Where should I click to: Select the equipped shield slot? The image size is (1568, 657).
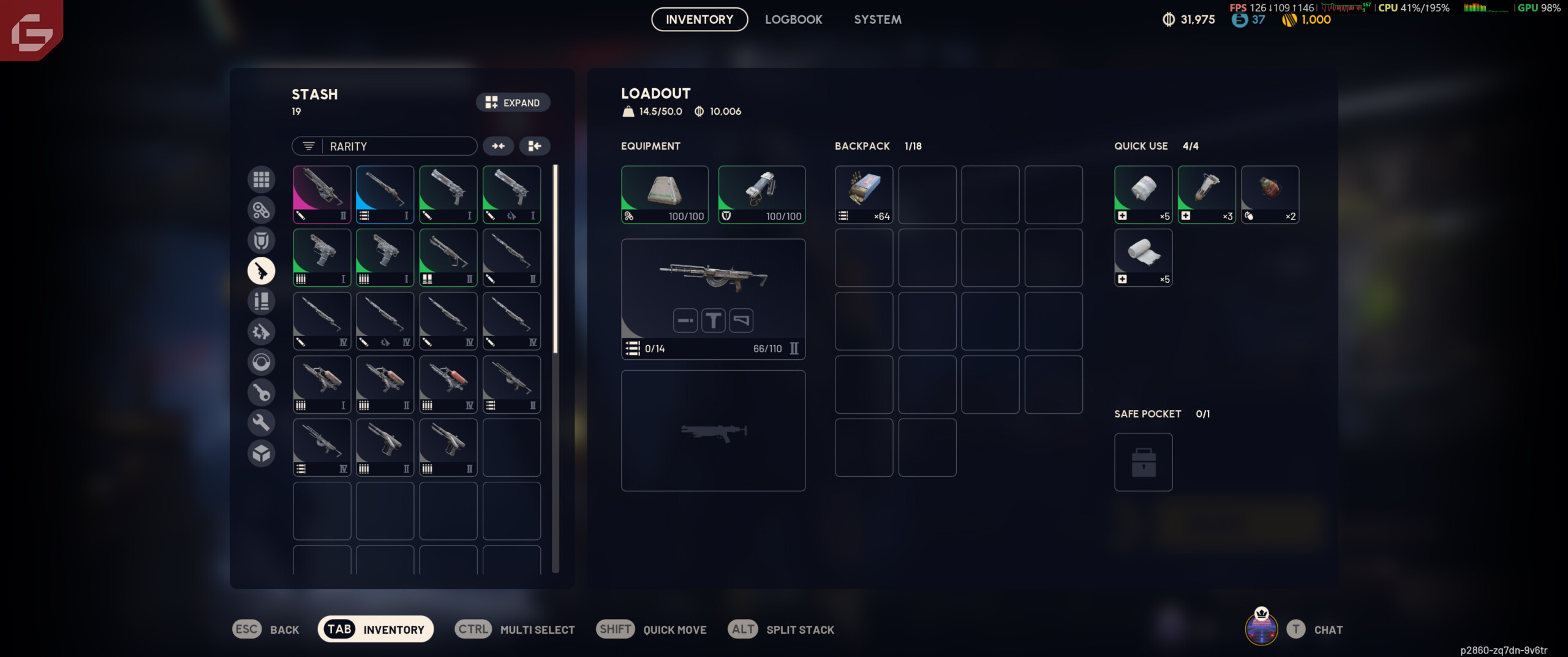[761, 194]
